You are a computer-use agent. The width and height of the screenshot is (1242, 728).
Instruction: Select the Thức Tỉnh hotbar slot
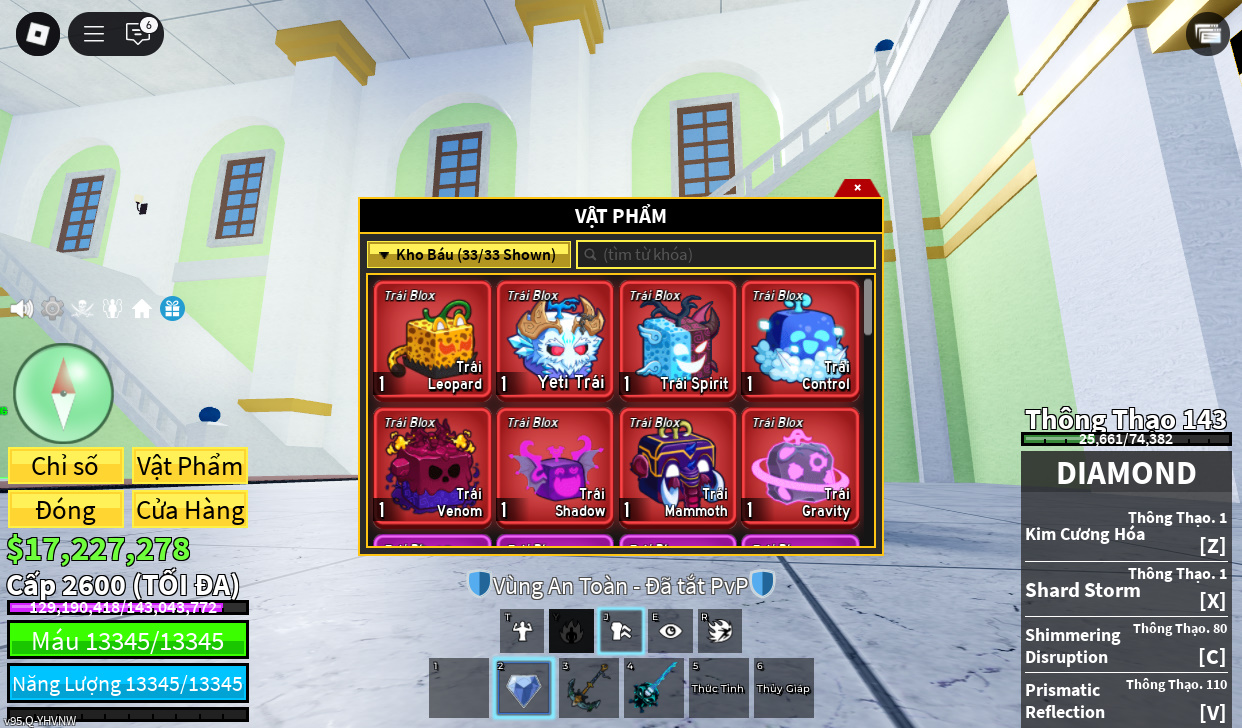pyautogui.click(x=718, y=688)
